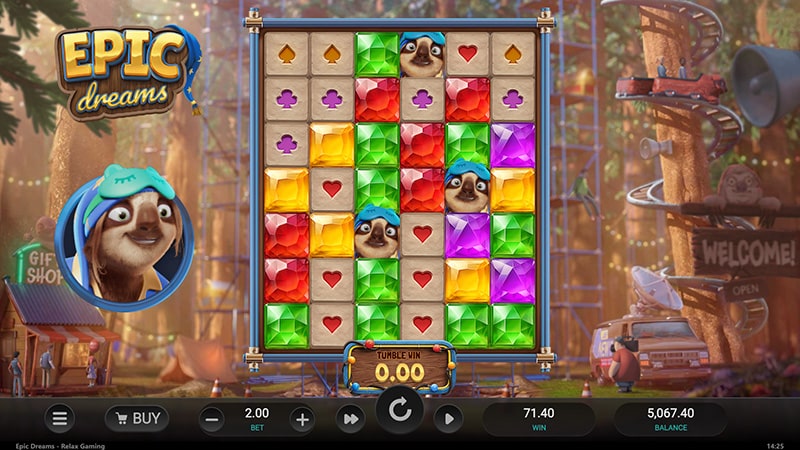Start autoplay with the play button
Screen dimensions: 800x450
449,419
